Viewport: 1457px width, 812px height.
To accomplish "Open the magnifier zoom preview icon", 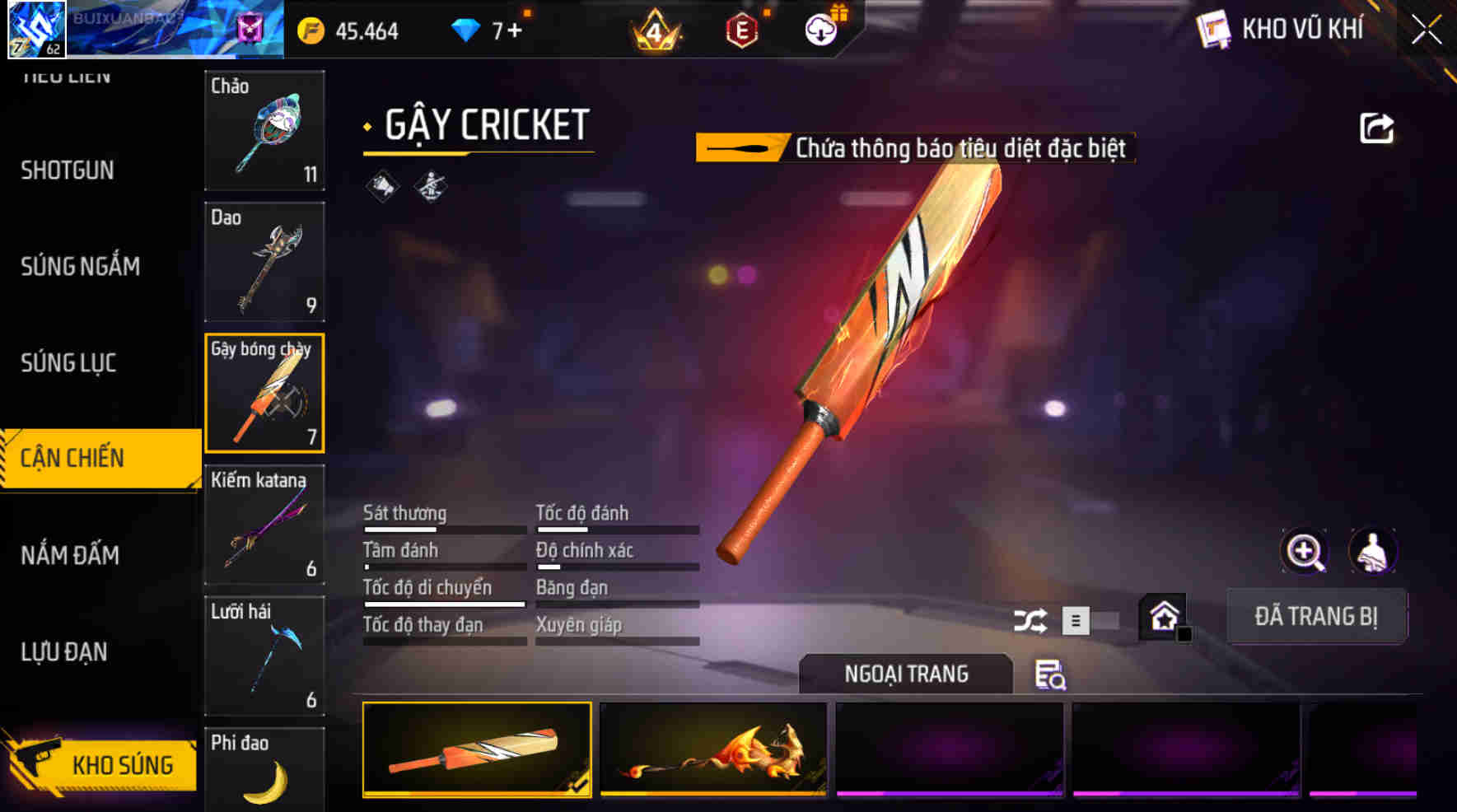I will point(1304,552).
